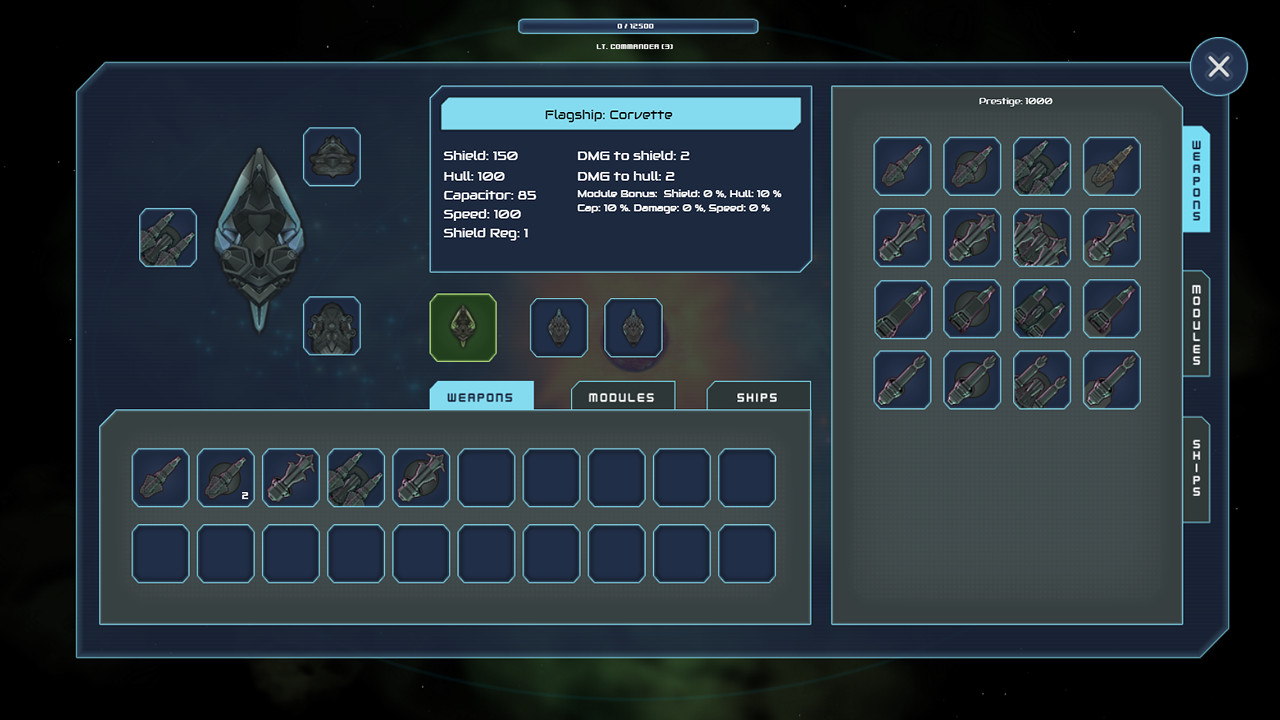Open the SHIPS tab on the right edge
1280x720 pixels.
pyautogui.click(x=1196, y=466)
